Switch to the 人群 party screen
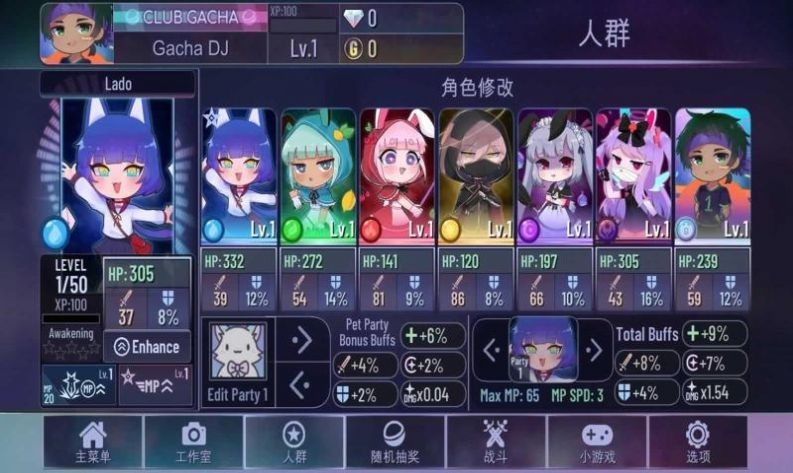 (x=294, y=441)
